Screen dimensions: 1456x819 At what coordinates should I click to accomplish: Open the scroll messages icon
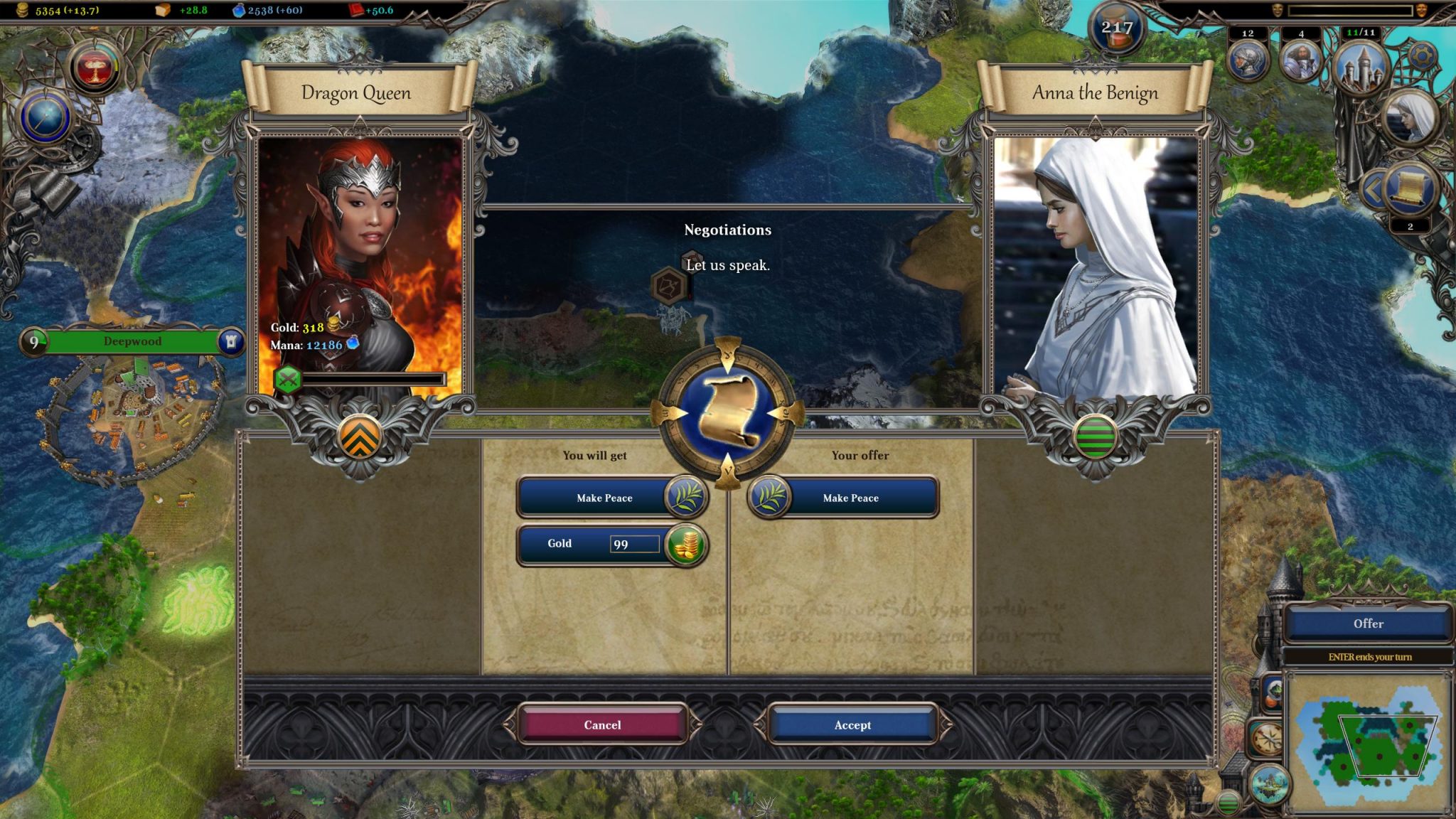point(1410,188)
